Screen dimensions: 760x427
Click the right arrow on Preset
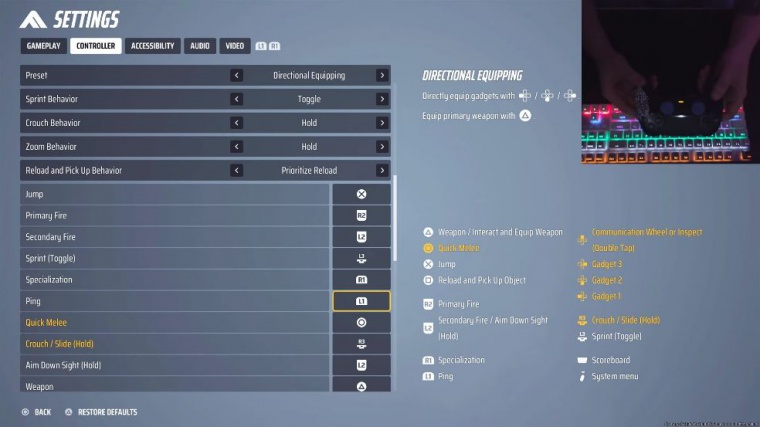382,75
